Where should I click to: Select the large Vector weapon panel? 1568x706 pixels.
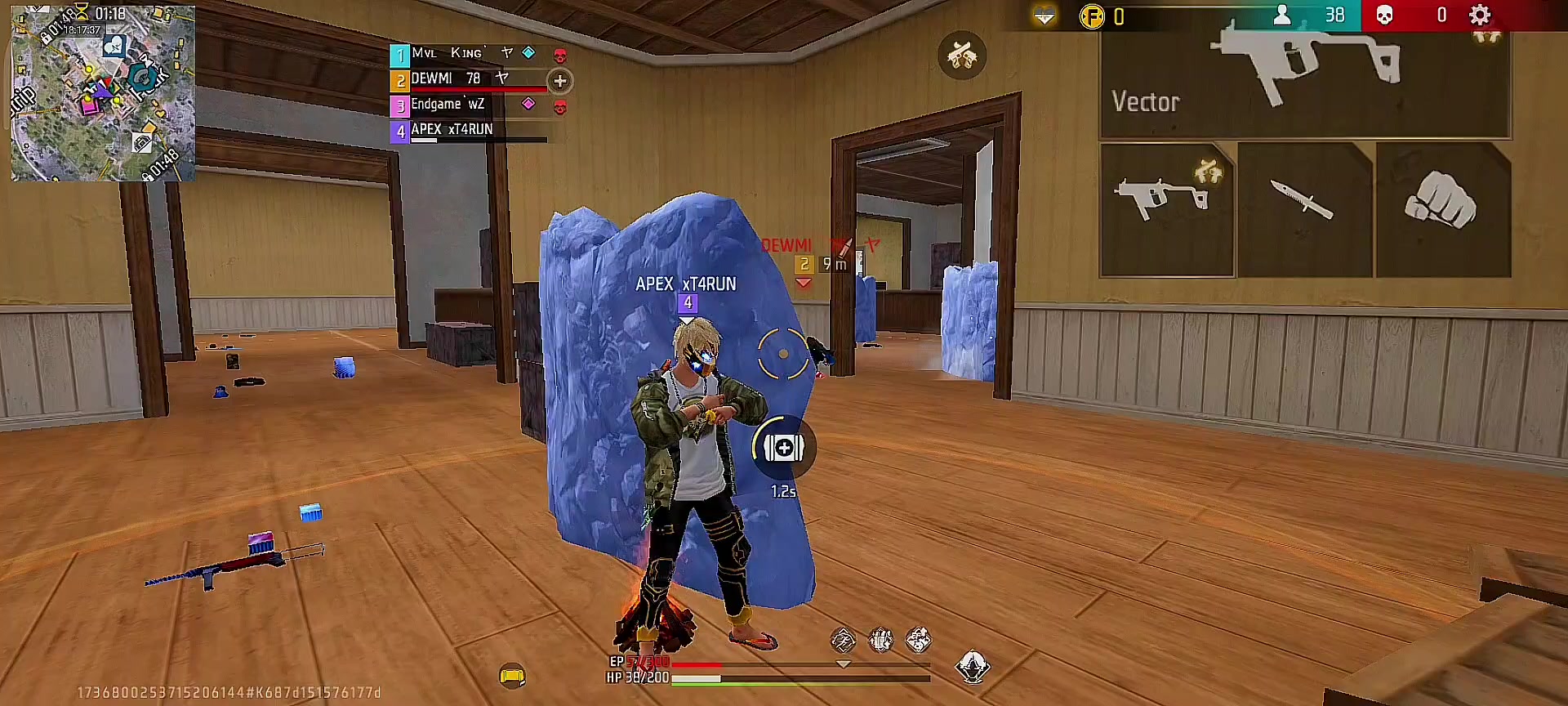coord(1305,82)
